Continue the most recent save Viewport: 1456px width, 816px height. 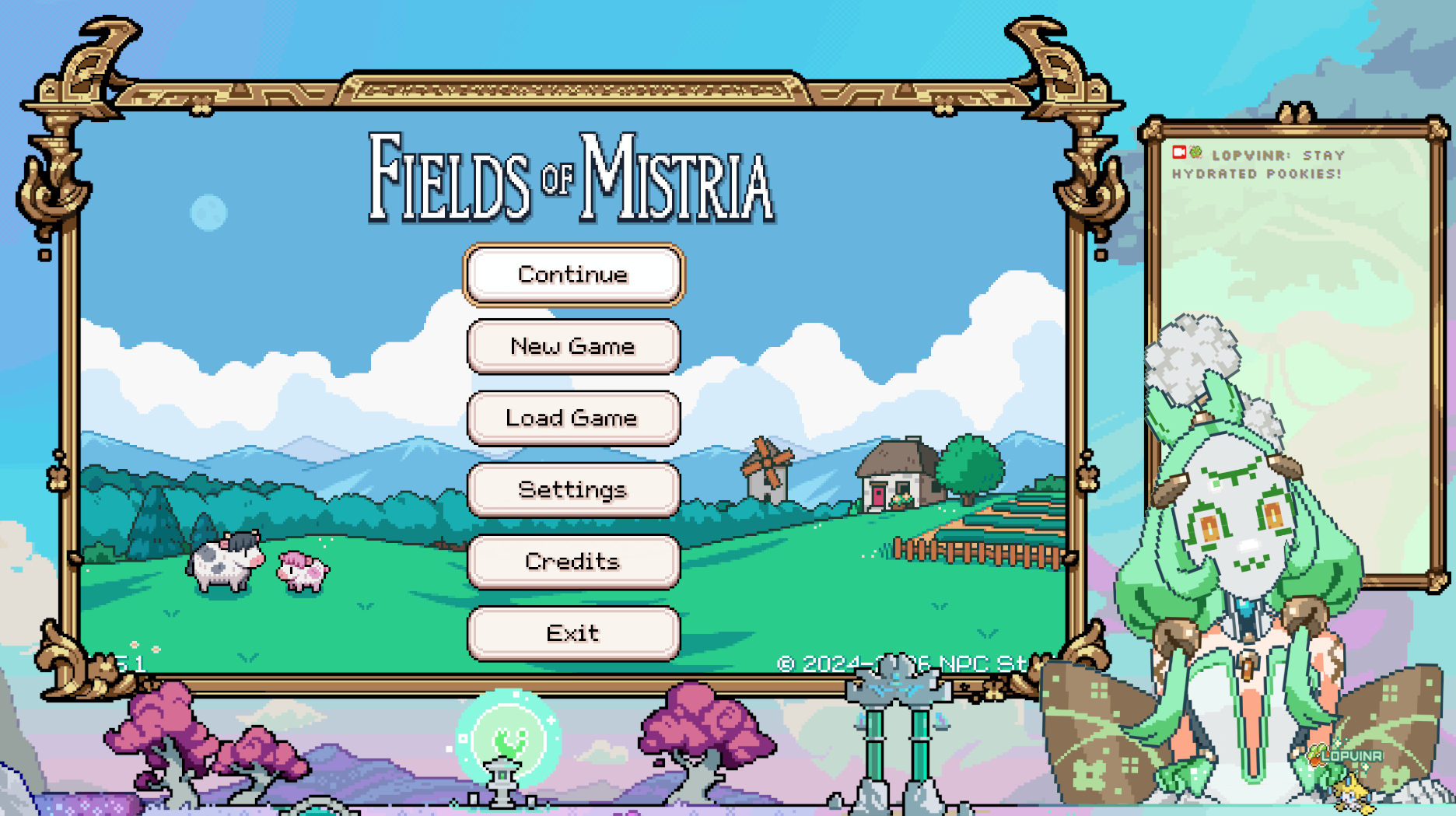coord(573,275)
